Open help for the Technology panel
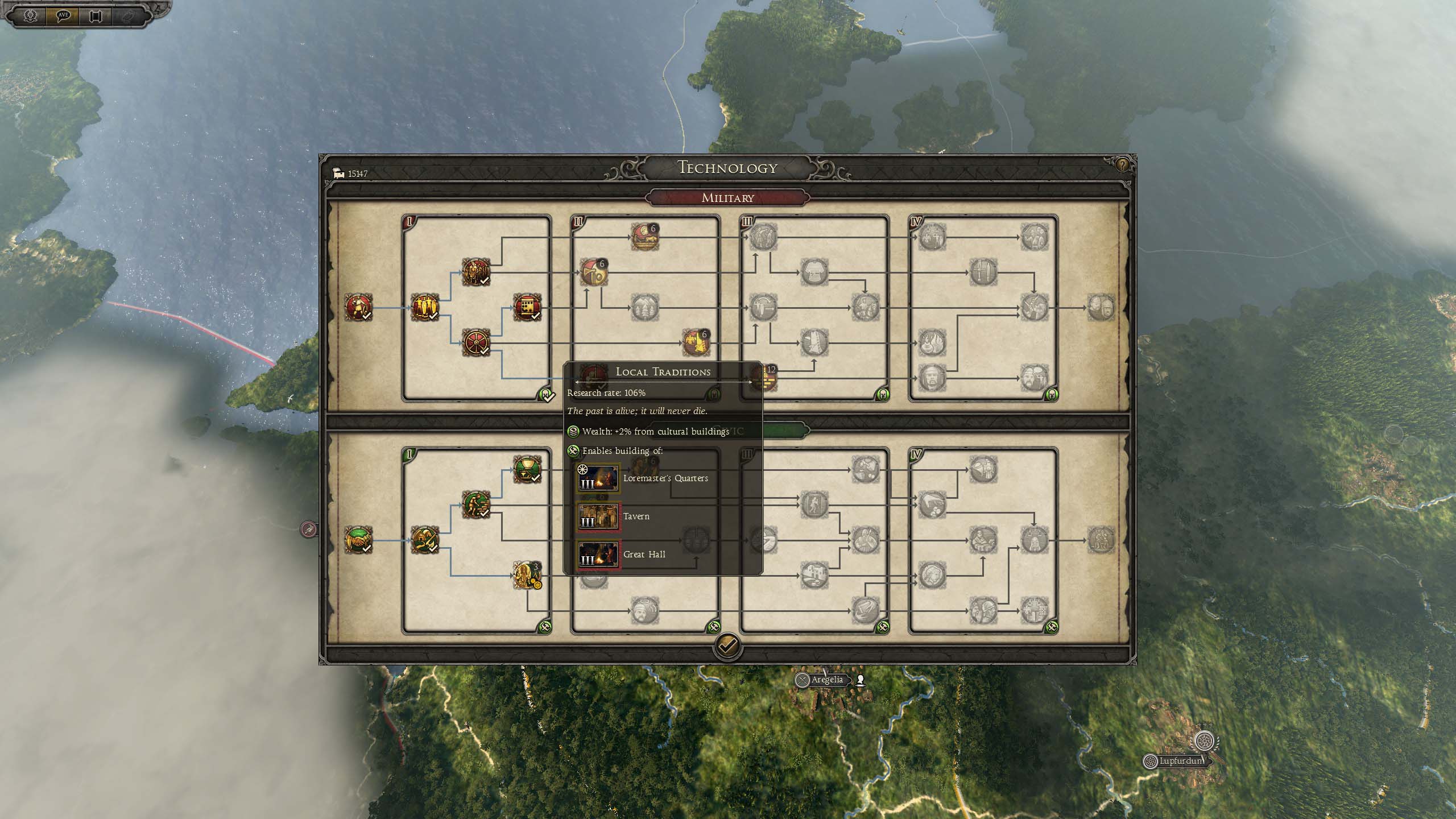This screenshot has height=819, width=1456. [x=1122, y=165]
